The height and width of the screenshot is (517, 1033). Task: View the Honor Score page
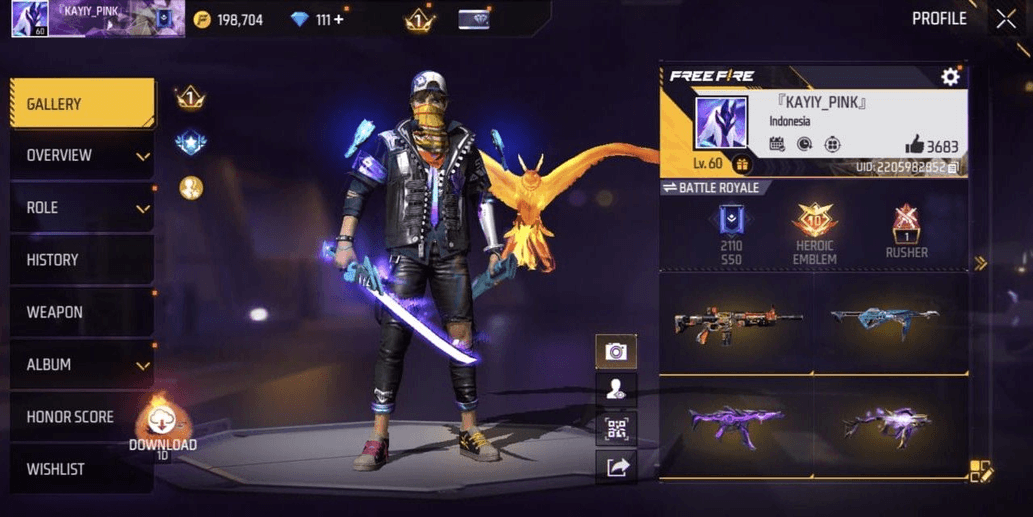[x=82, y=417]
